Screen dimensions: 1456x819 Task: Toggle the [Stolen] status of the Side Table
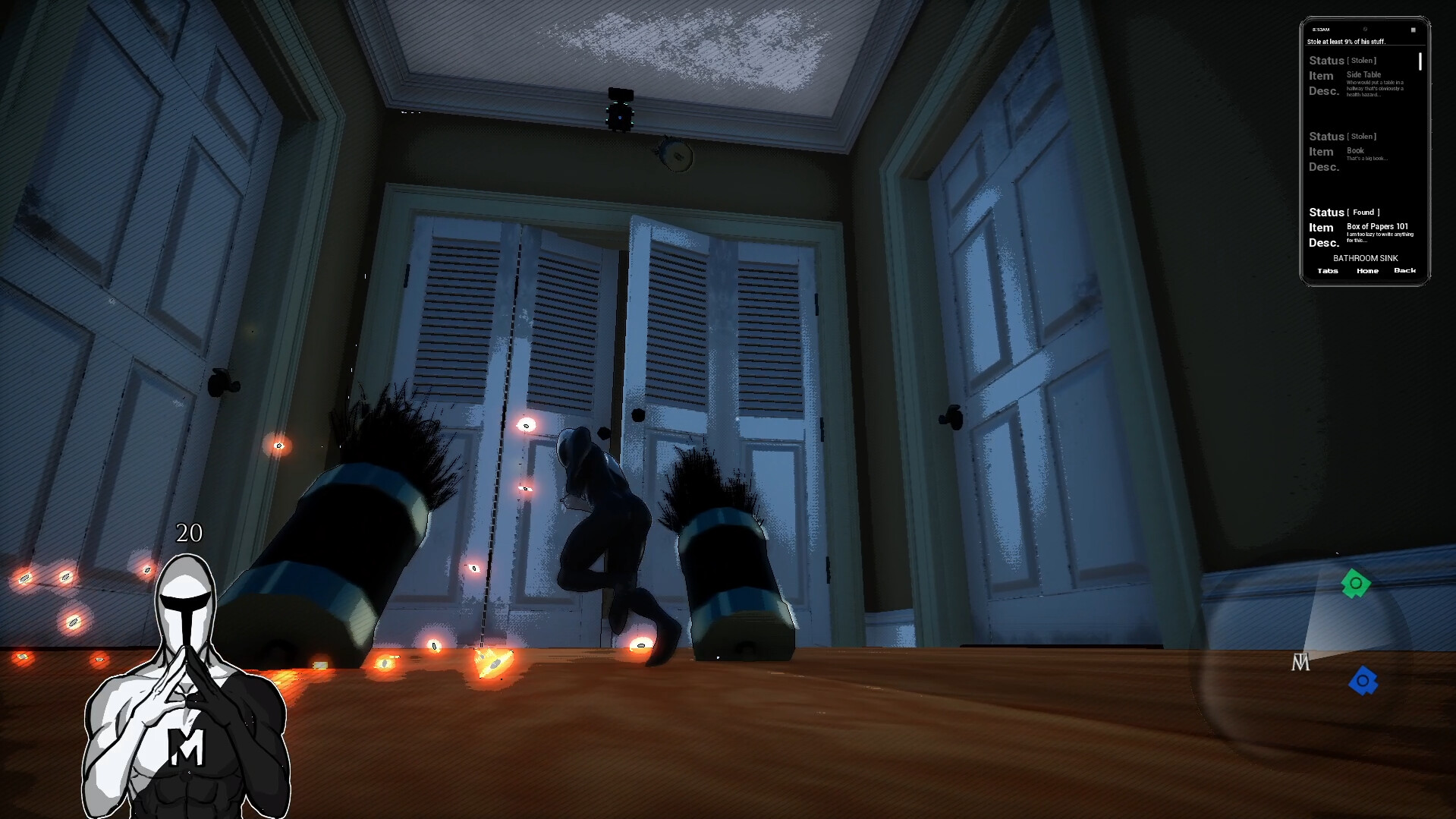point(1361,60)
